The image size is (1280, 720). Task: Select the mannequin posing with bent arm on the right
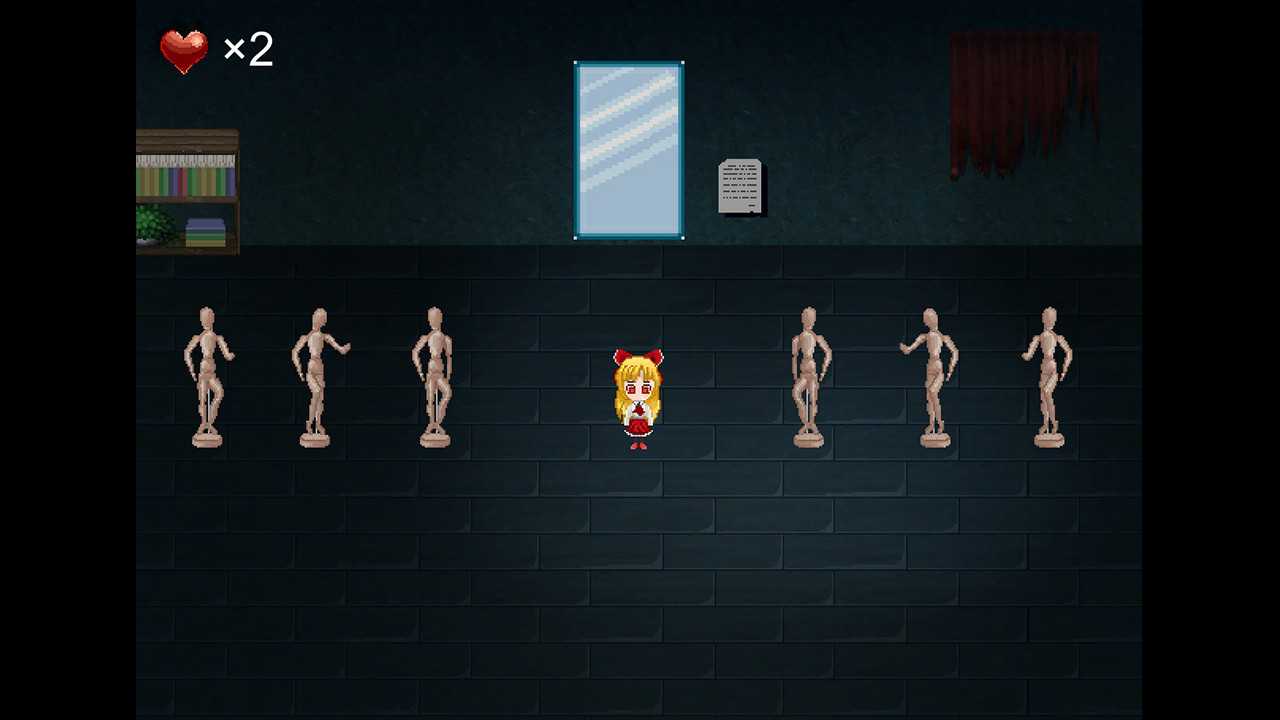[x=930, y=375]
